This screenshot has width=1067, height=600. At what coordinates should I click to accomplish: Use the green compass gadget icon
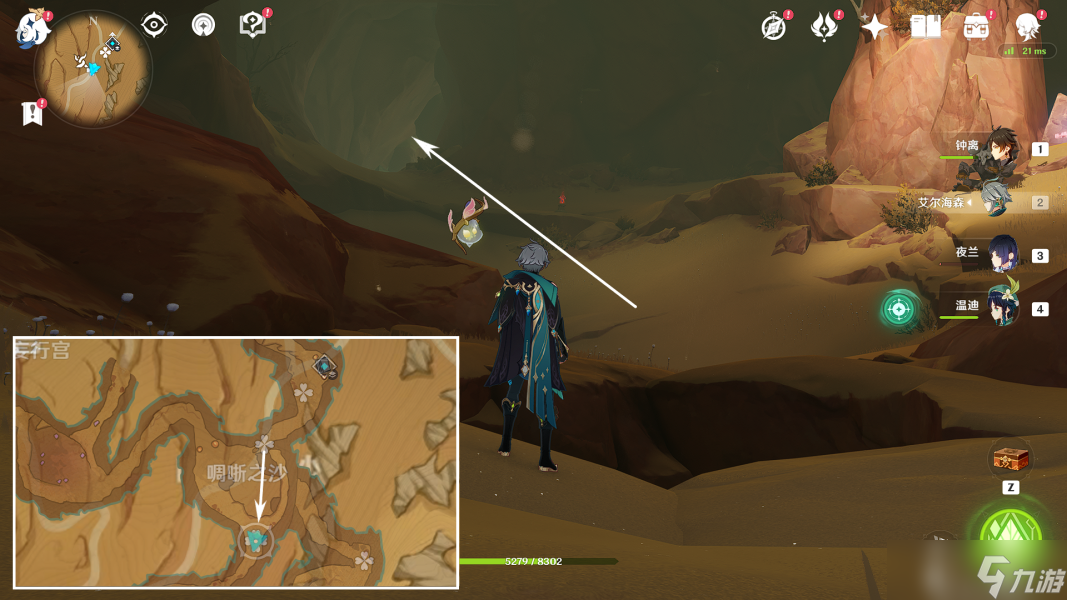[898, 309]
